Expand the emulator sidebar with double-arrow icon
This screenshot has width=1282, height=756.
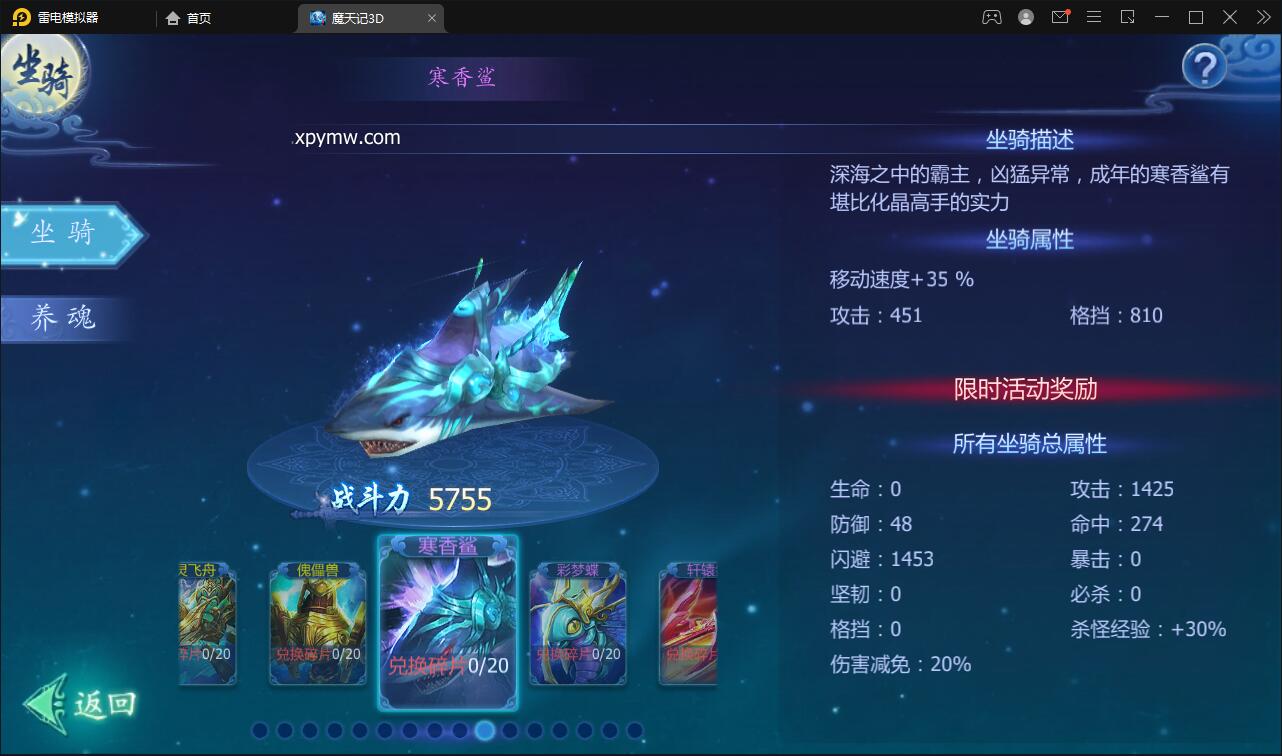tap(1262, 17)
